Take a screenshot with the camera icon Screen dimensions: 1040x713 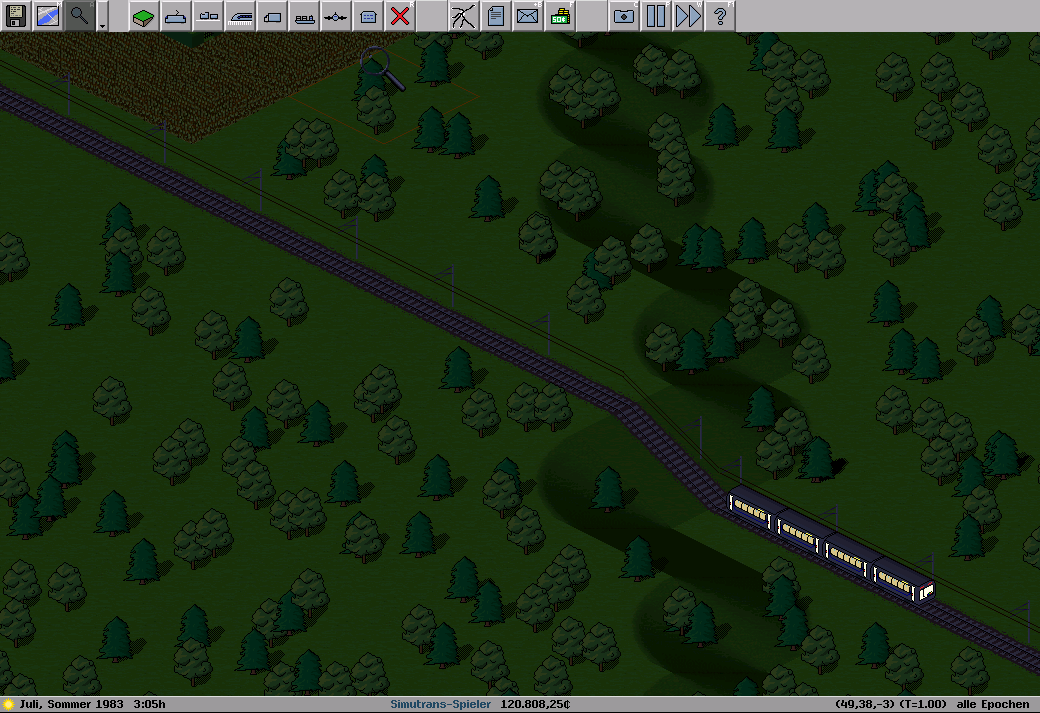coord(624,16)
